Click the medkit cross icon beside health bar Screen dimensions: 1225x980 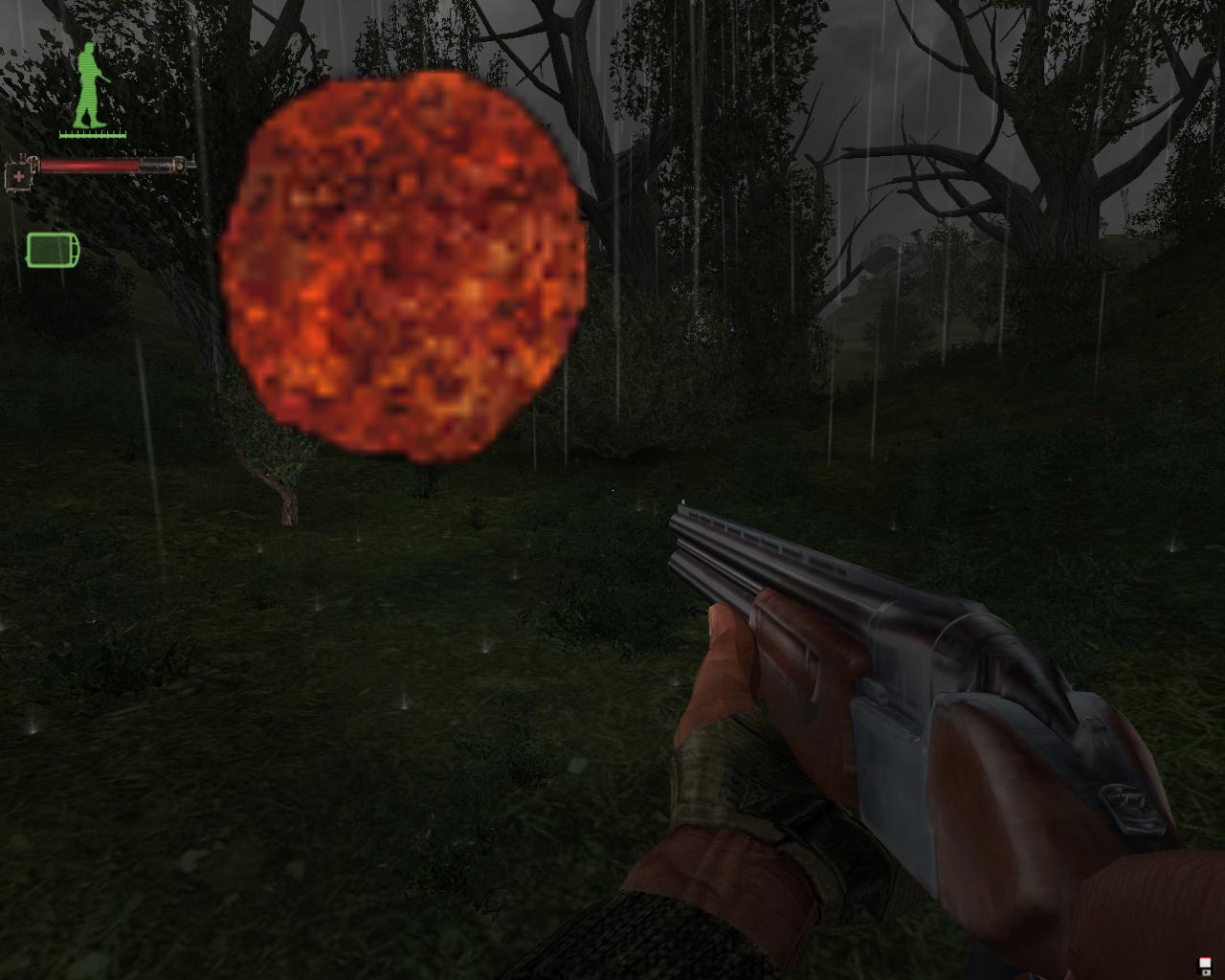coord(19,177)
